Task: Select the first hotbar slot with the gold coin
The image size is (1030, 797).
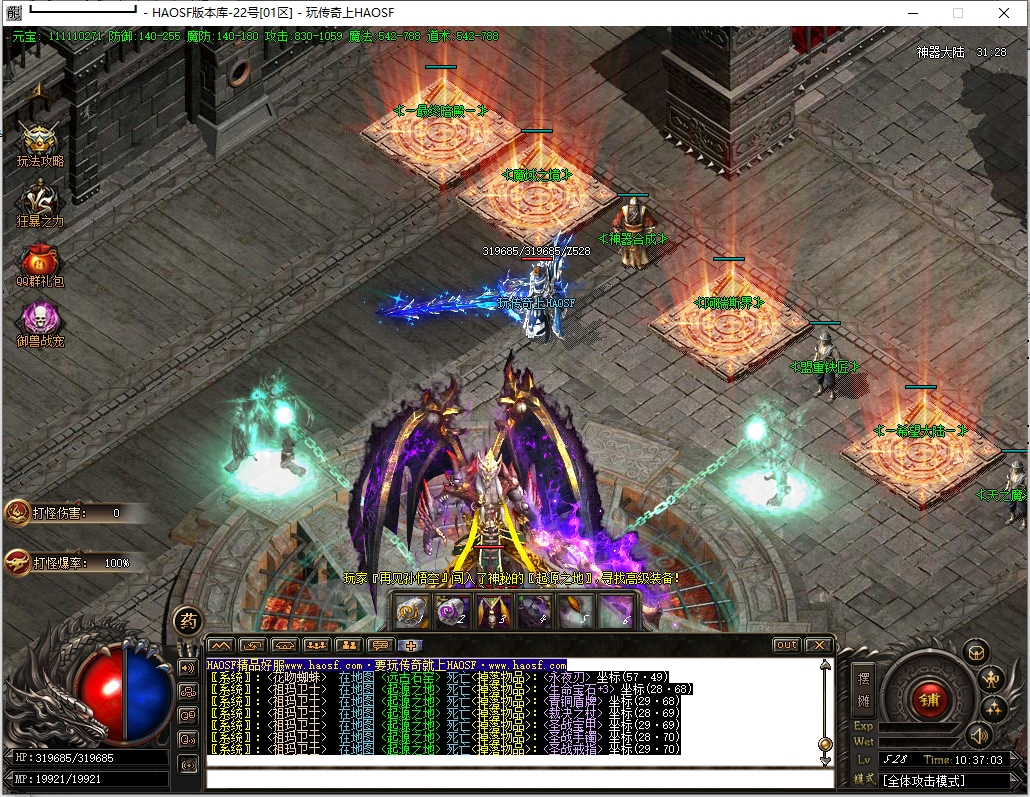Action: coord(412,611)
